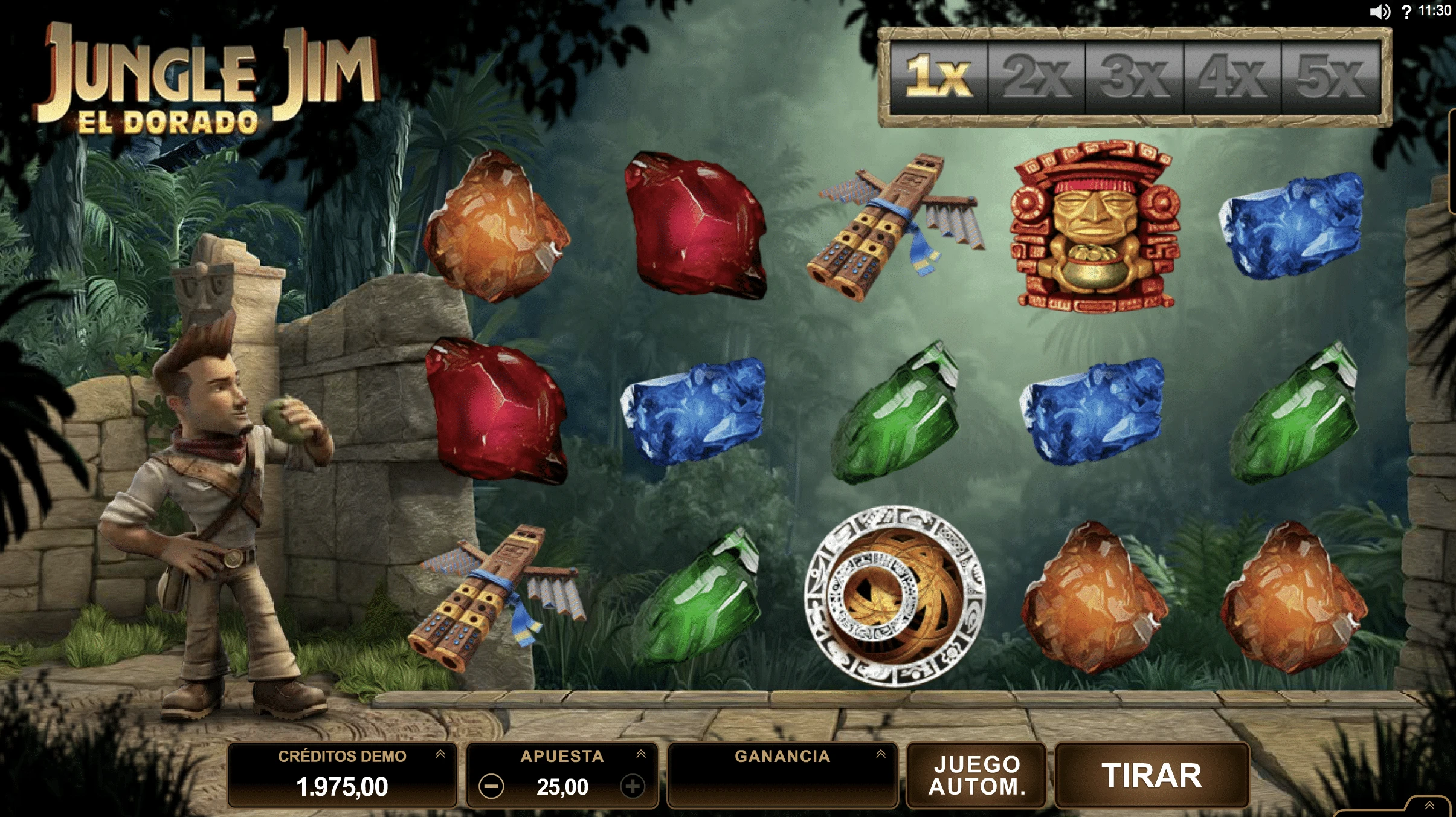Increase the bet with the plus button
The width and height of the screenshot is (1456, 817).
633,787
